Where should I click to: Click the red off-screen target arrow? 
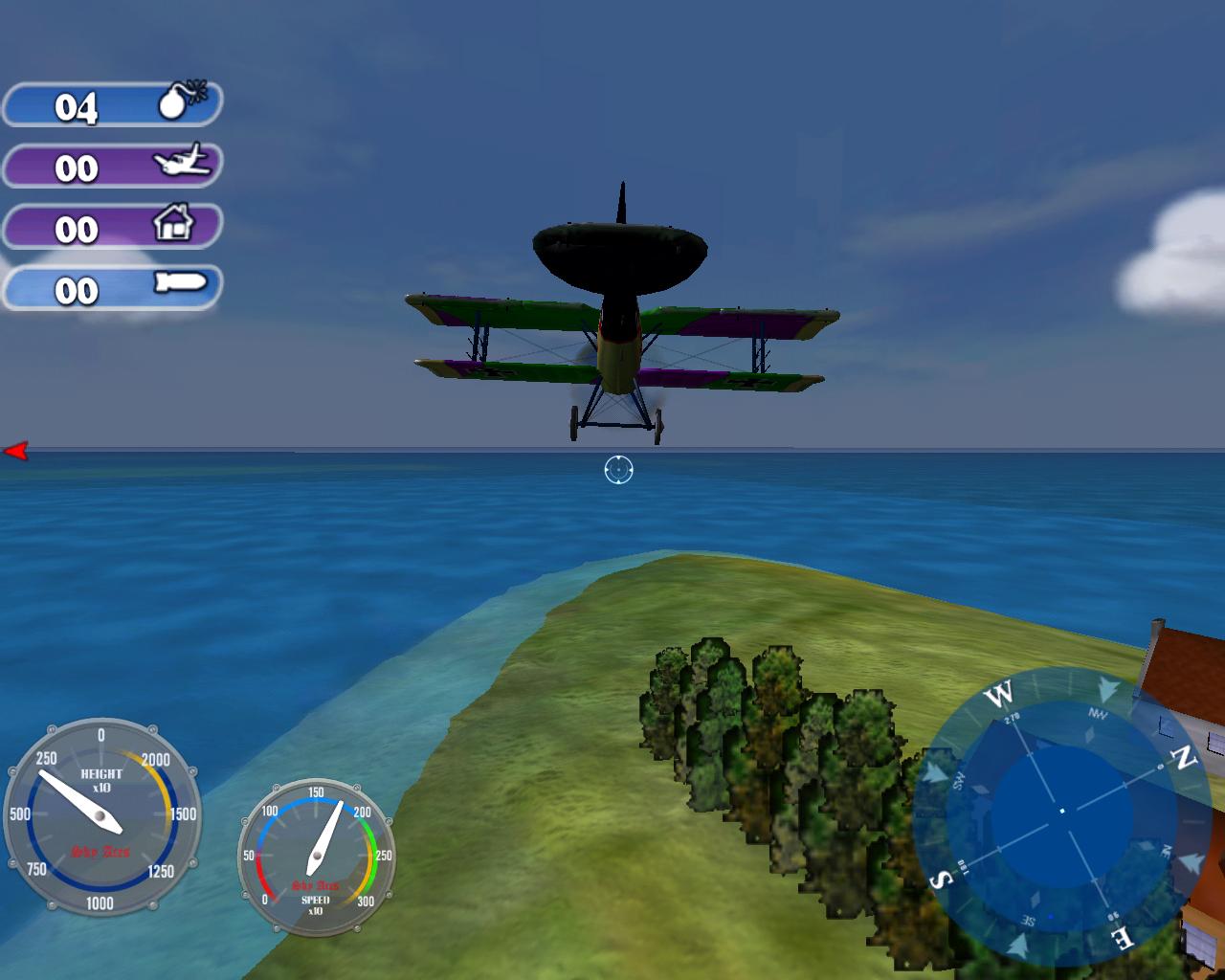pyautogui.click(x=16, y=451)
